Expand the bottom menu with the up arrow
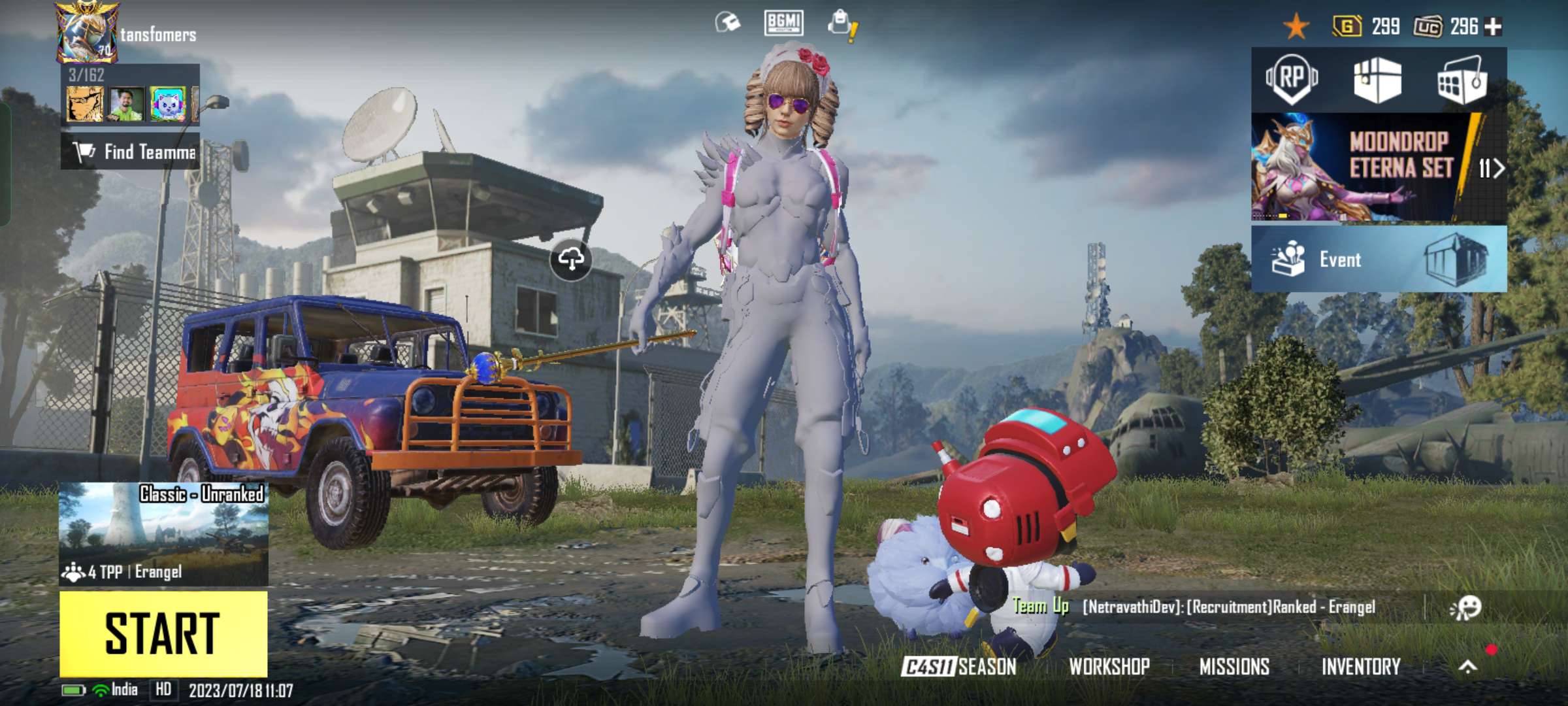This screenshot has height=706, width=1568. click(x=1468, y=667)
